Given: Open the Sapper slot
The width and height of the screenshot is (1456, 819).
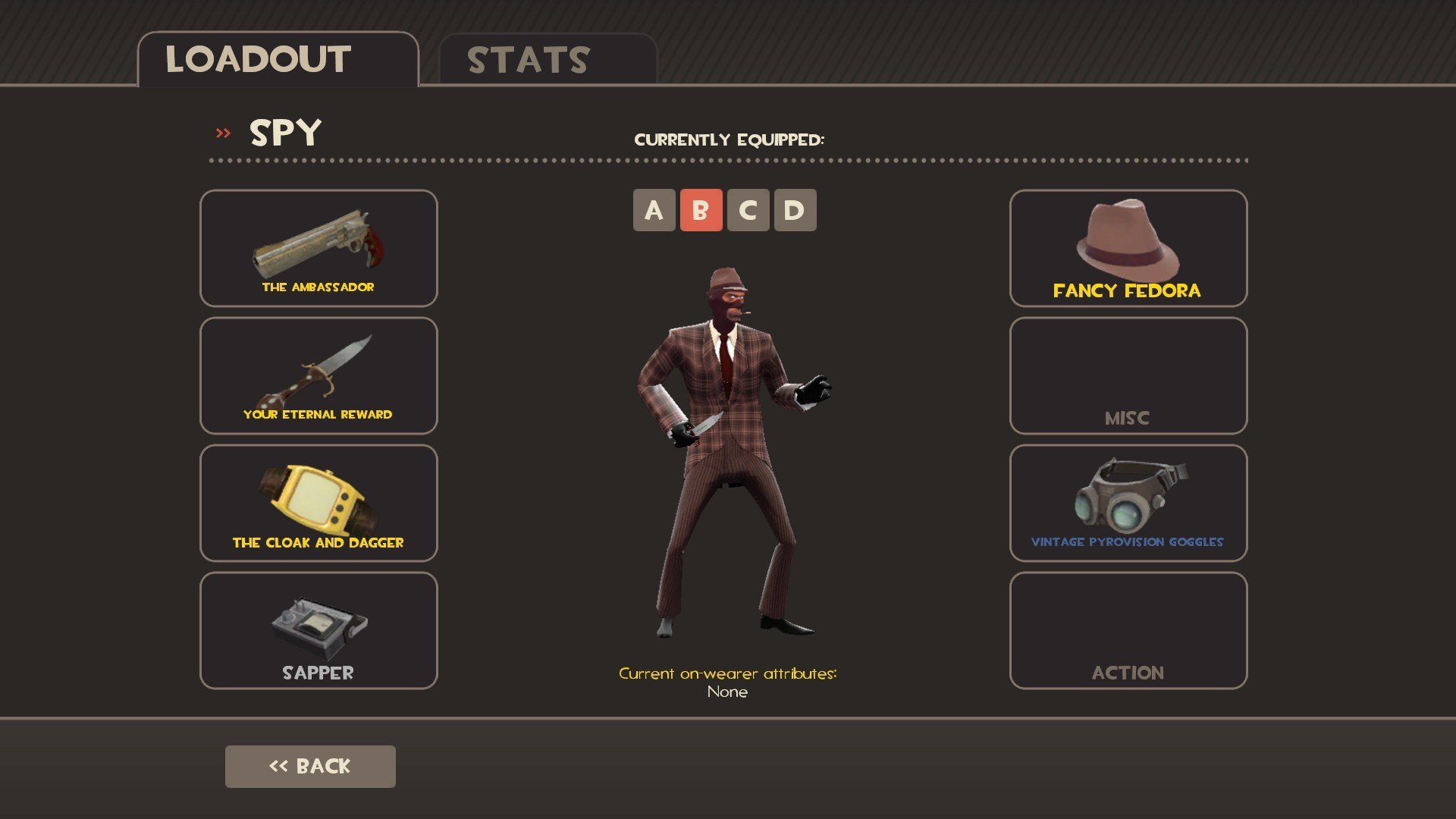Looking at the screenshot, I should pyautogui.click(x=318, y=630).
